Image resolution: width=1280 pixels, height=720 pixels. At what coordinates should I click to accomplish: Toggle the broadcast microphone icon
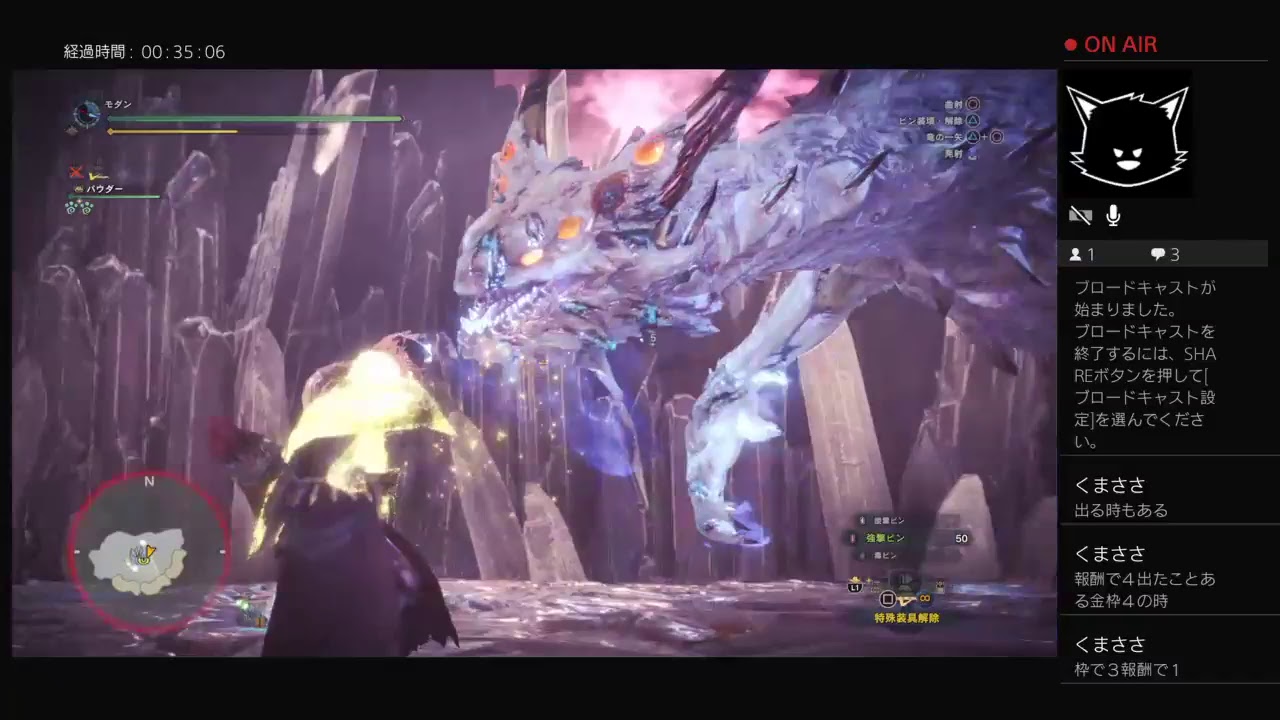tap(1113, 215)
